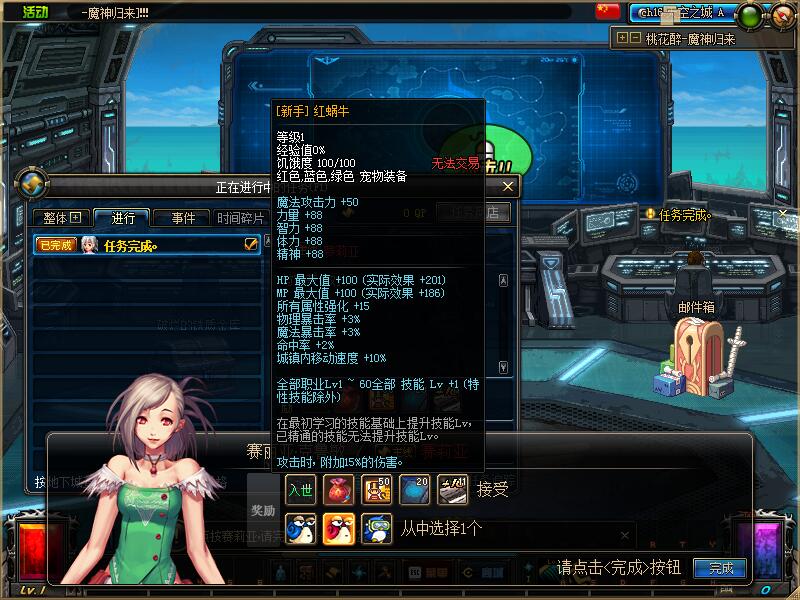Select the 进行 quest tab
Viewport: 800px width, 600px height.
tap(122, 218)
